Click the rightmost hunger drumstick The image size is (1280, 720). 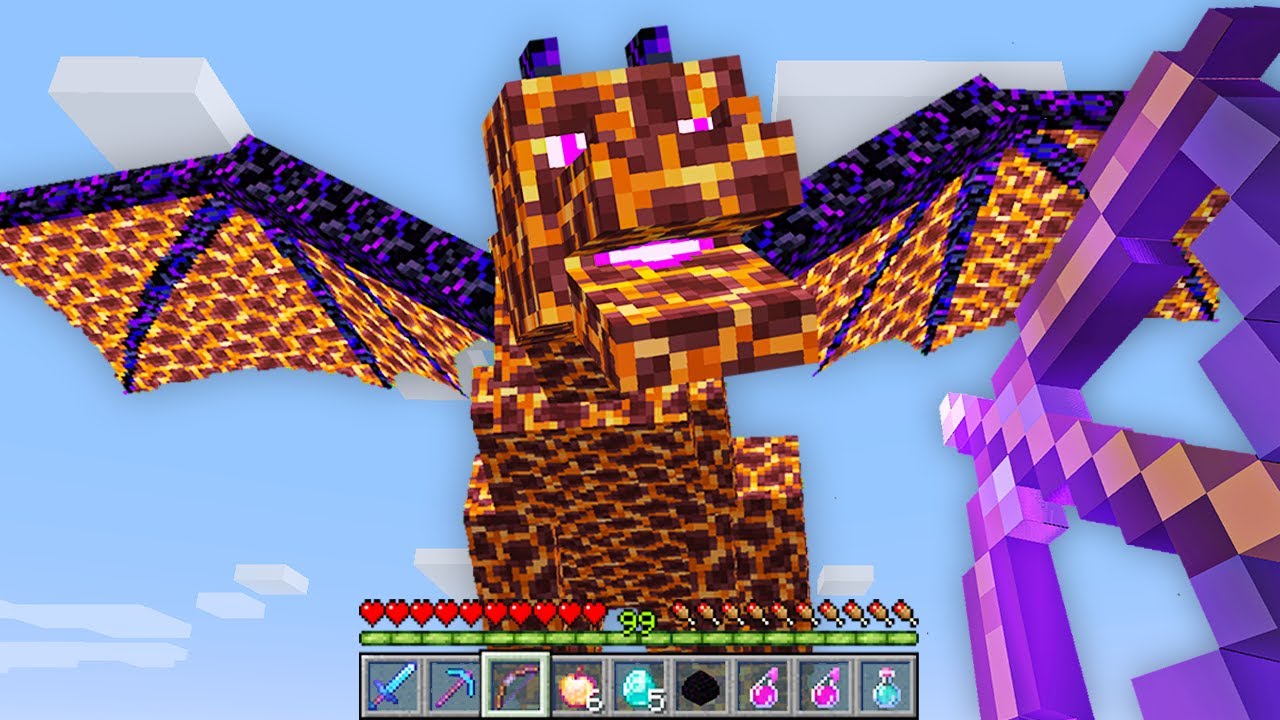click(x=905, y=609)
